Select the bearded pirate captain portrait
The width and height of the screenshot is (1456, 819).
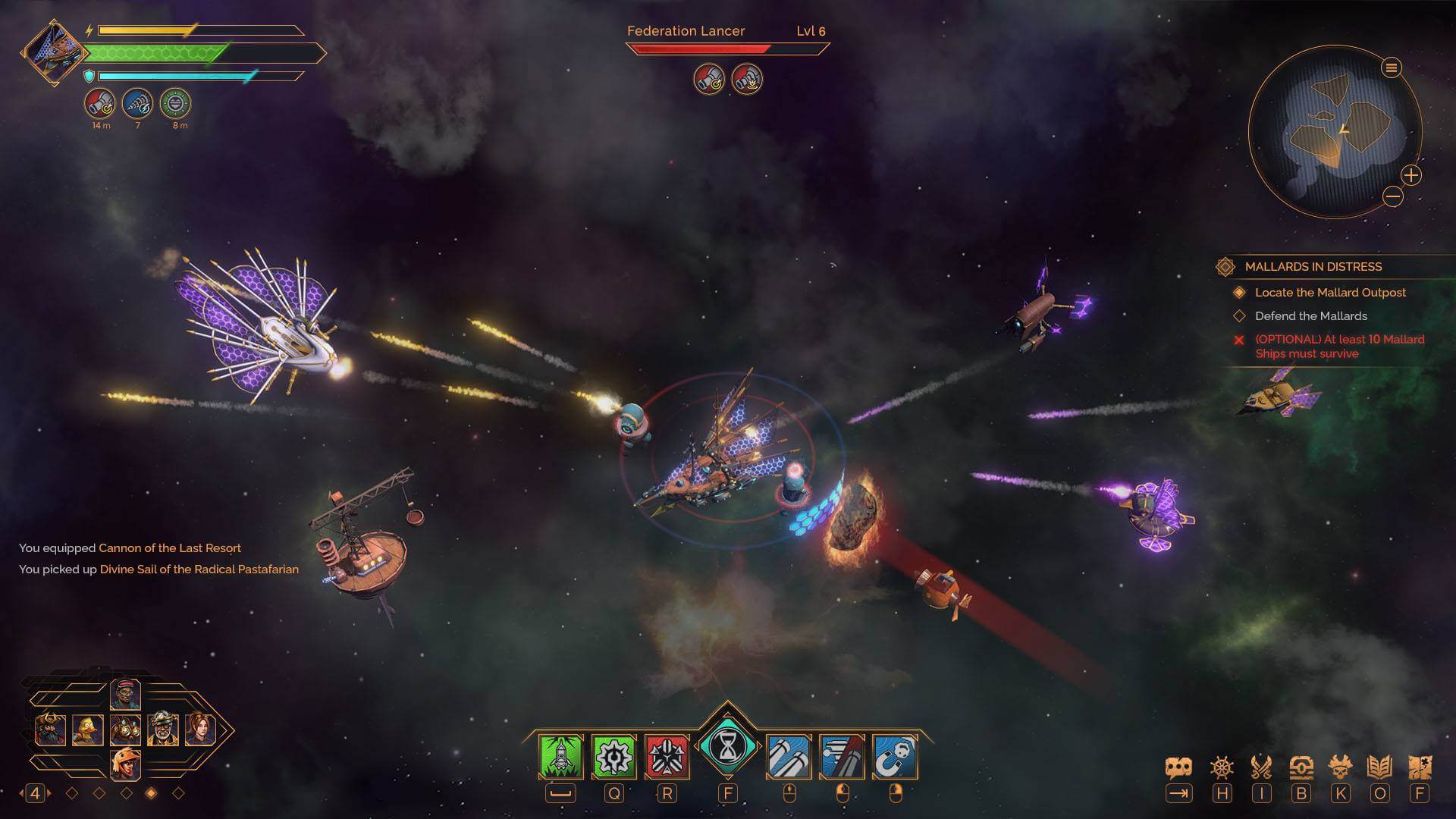click(50, 730)
